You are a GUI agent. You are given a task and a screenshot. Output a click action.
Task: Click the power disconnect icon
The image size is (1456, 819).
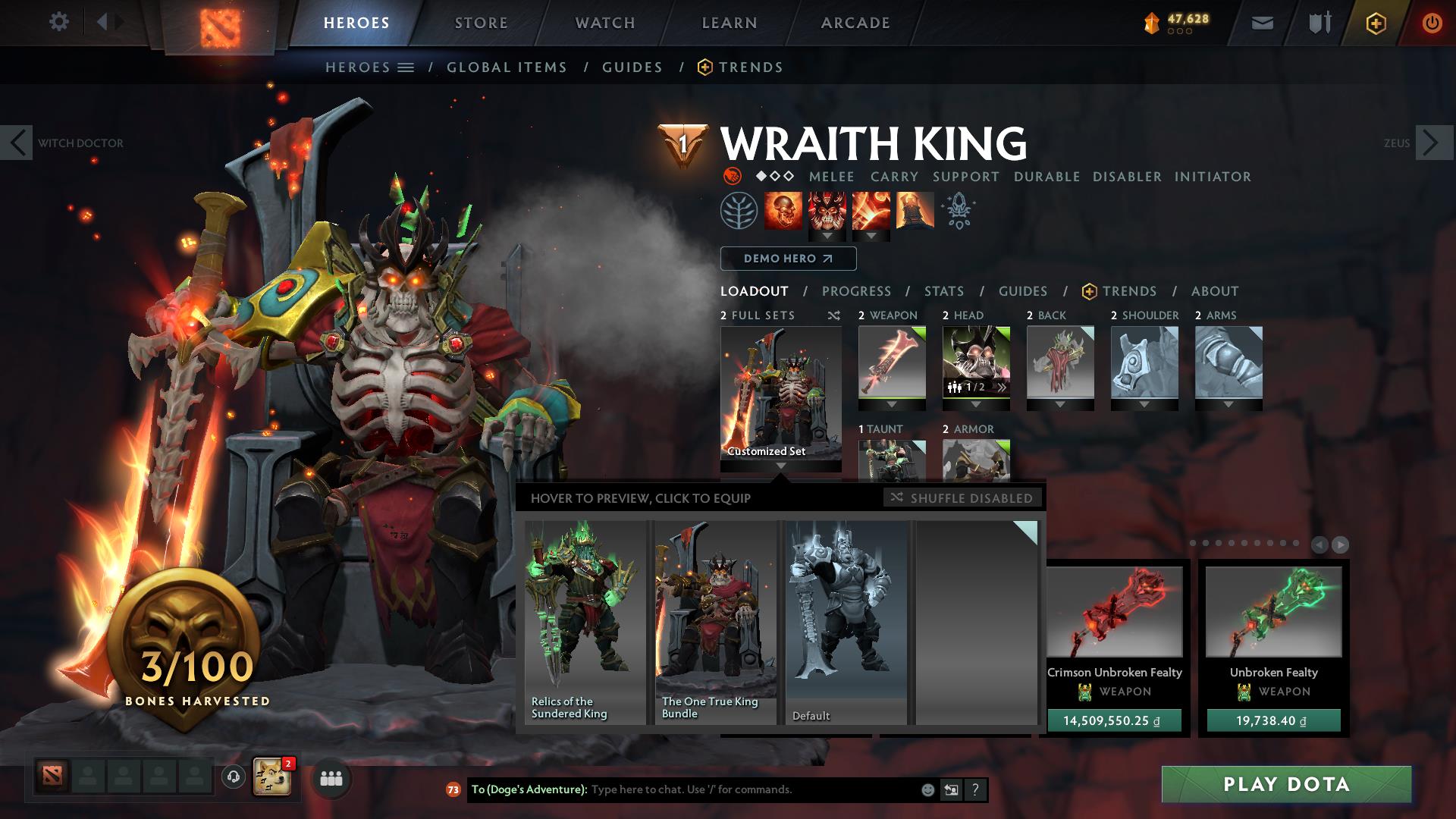[1432, 23]
